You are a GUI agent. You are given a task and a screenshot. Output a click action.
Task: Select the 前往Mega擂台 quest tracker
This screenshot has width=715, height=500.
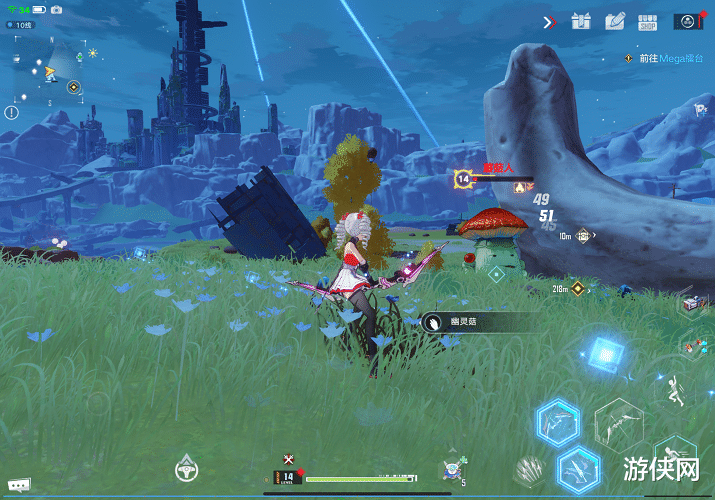point(670,58)
